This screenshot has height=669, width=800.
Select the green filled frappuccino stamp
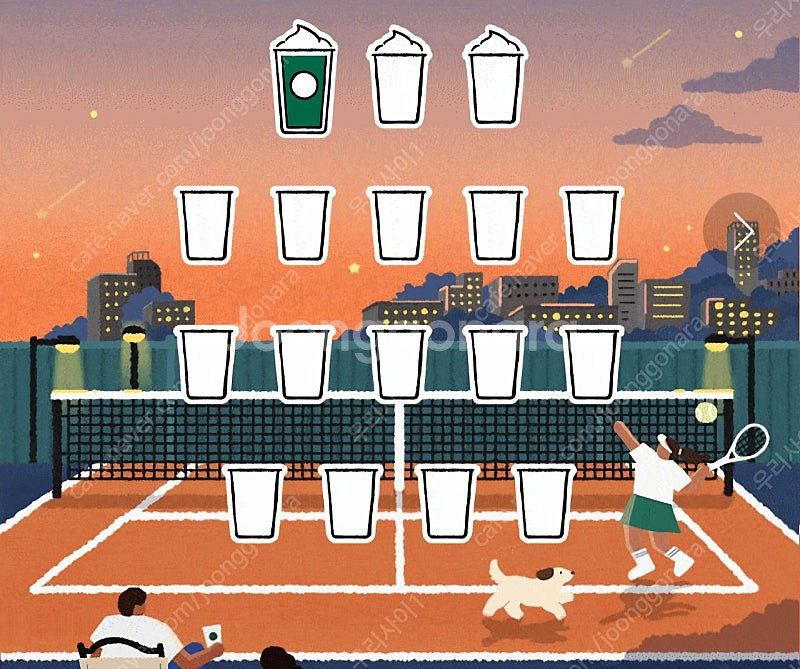tap(303, 80)
